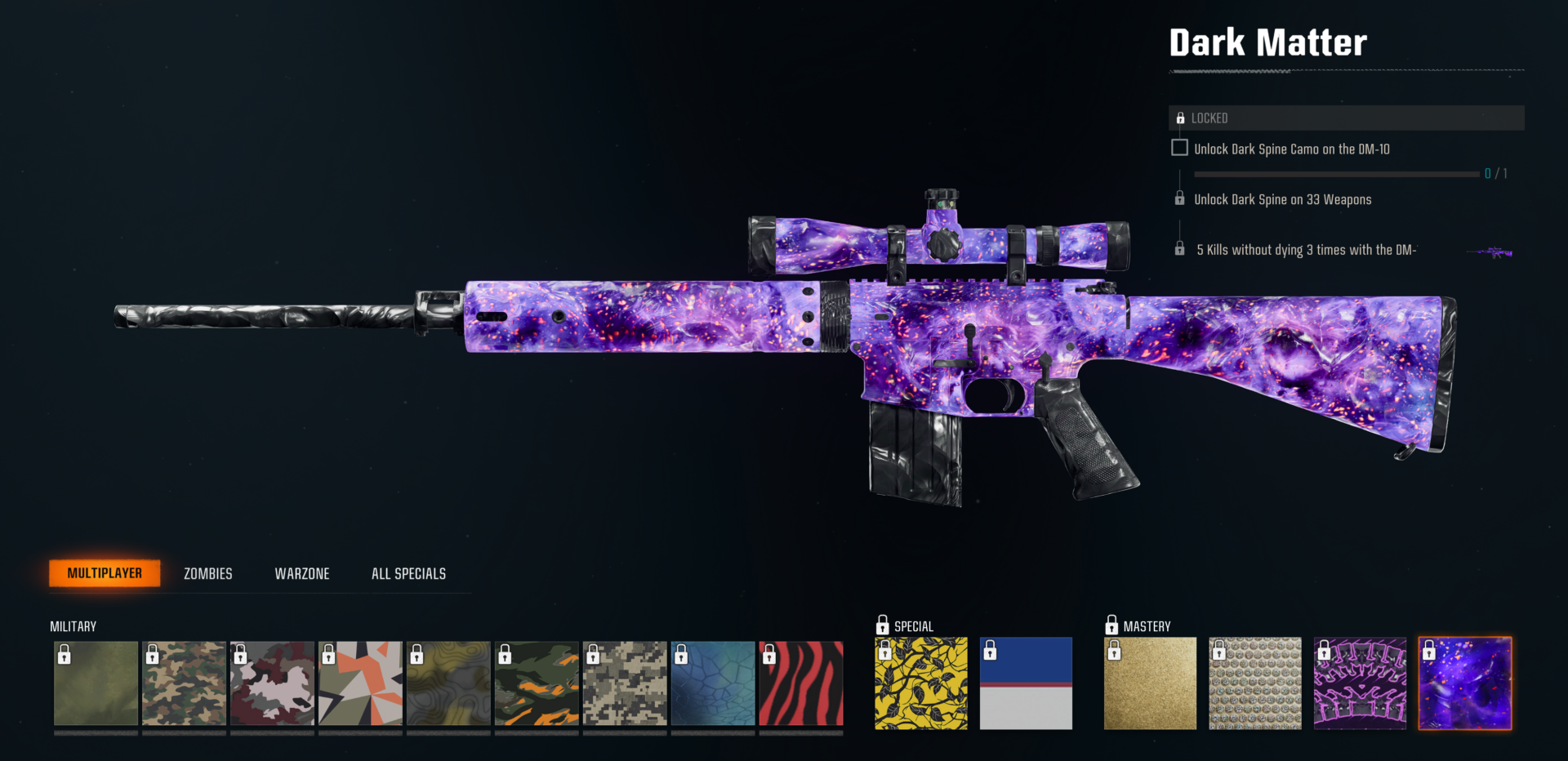
Task: Select the purple Dark Spine mastery camo
Action: point(1360,683)
